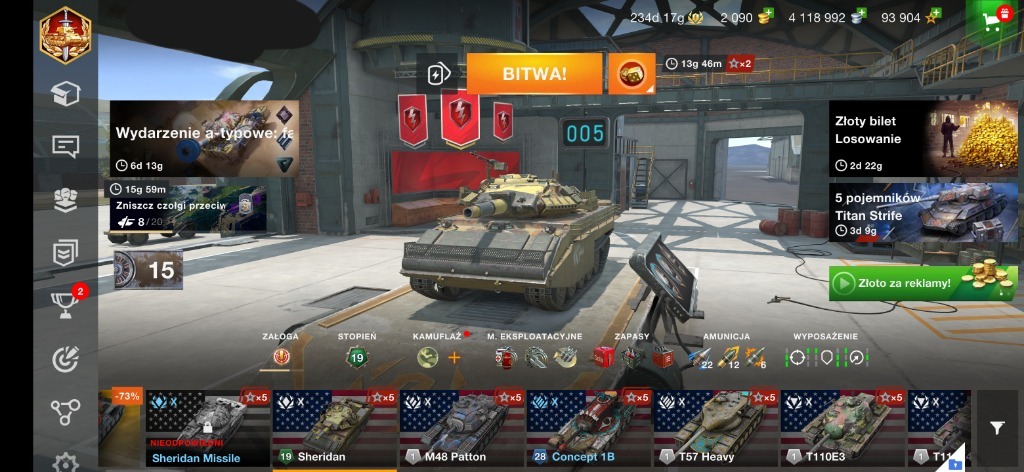This screenshot has width=1024, height=472.
Task: Select the M48 Patton tank card
Action: point(462,428)
